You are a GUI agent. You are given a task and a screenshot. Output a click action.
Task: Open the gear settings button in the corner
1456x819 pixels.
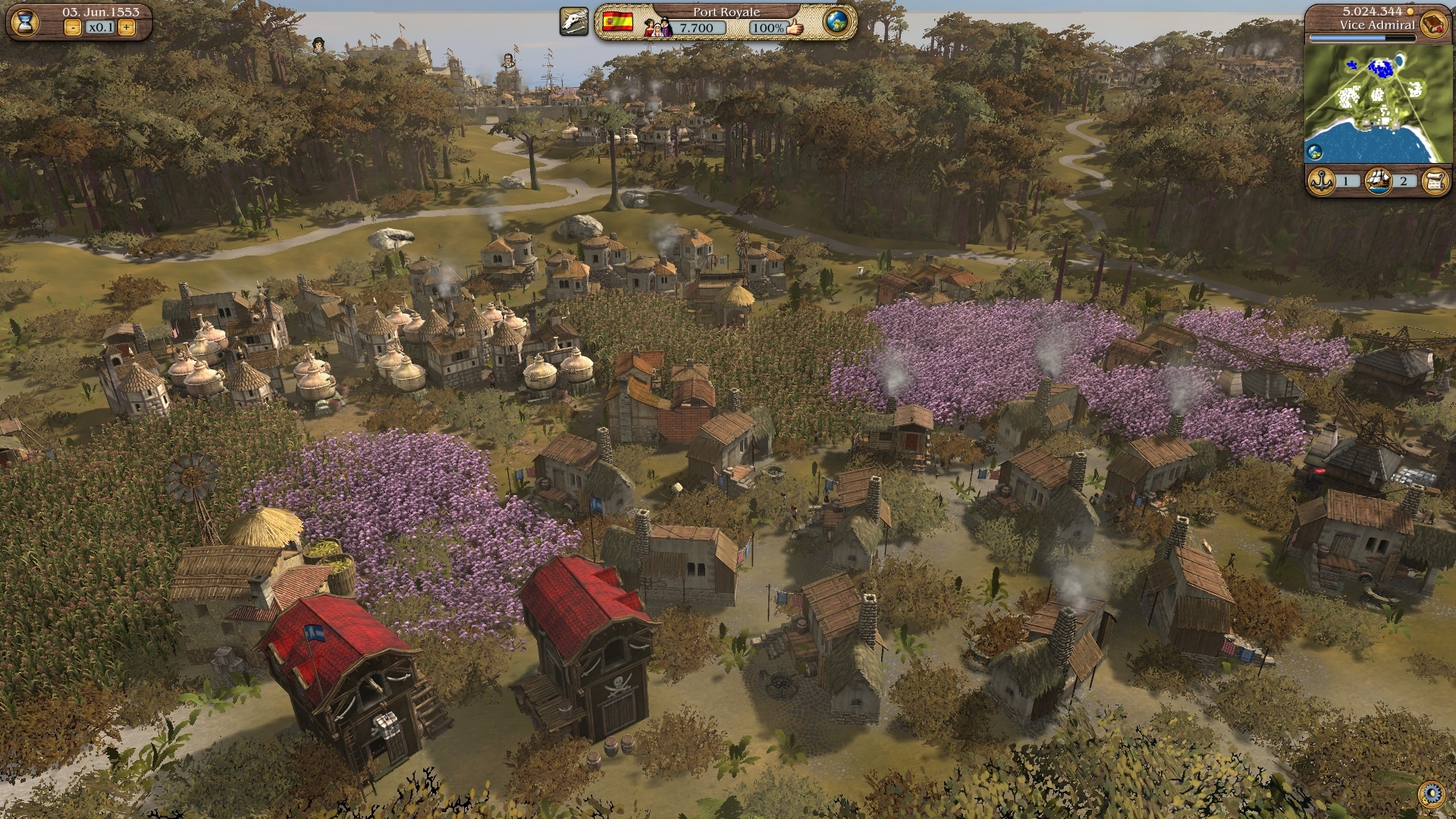coord(1432,794)
